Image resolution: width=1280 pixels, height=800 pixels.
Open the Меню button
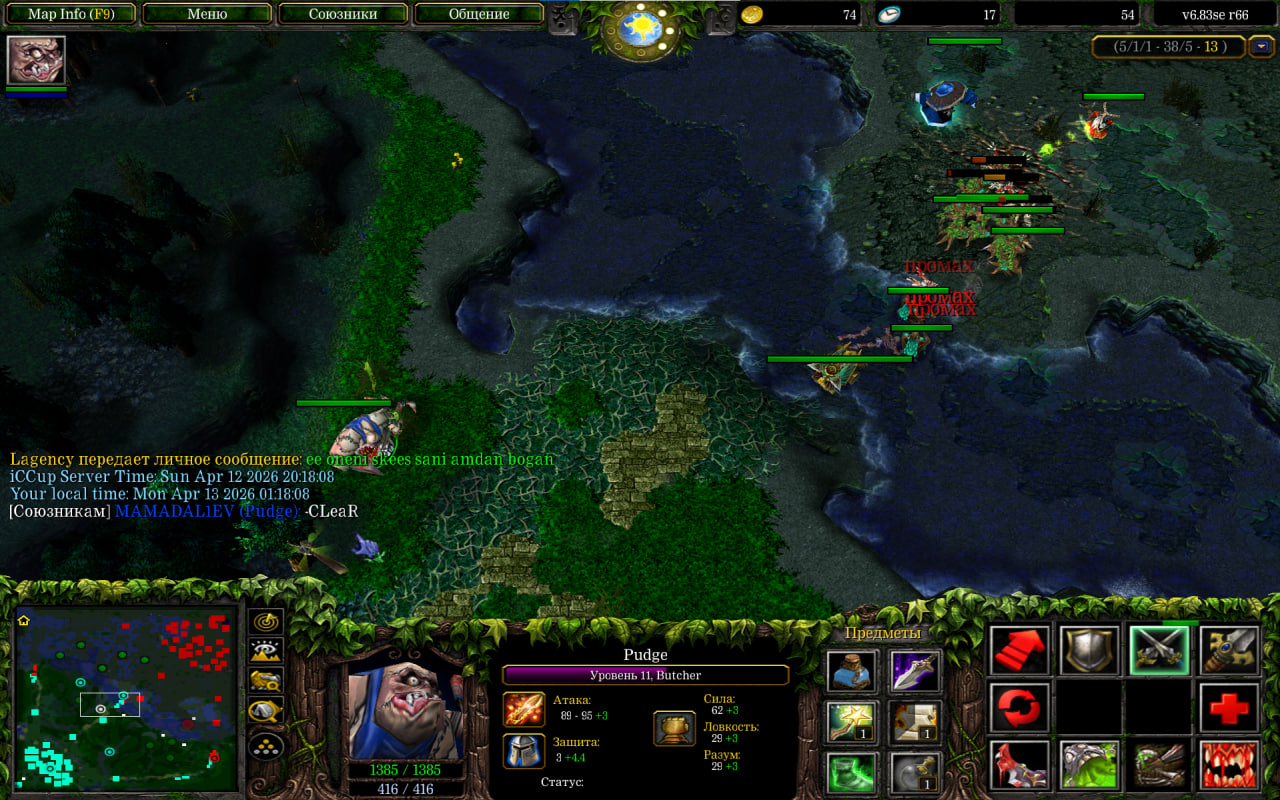click(207, 14)
